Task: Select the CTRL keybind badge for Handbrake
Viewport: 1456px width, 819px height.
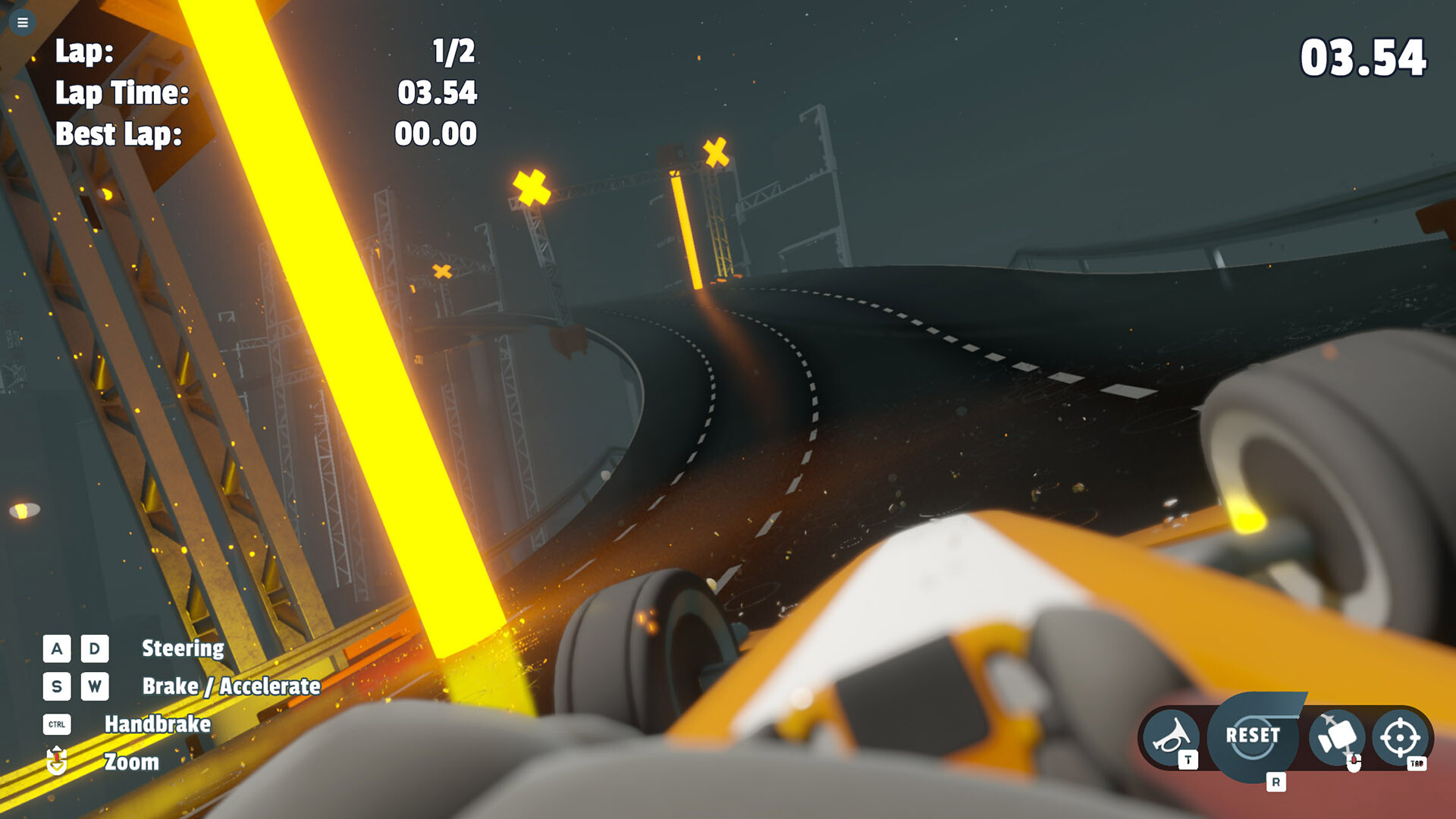Action: pyautogui.click(x=57, y=724)
